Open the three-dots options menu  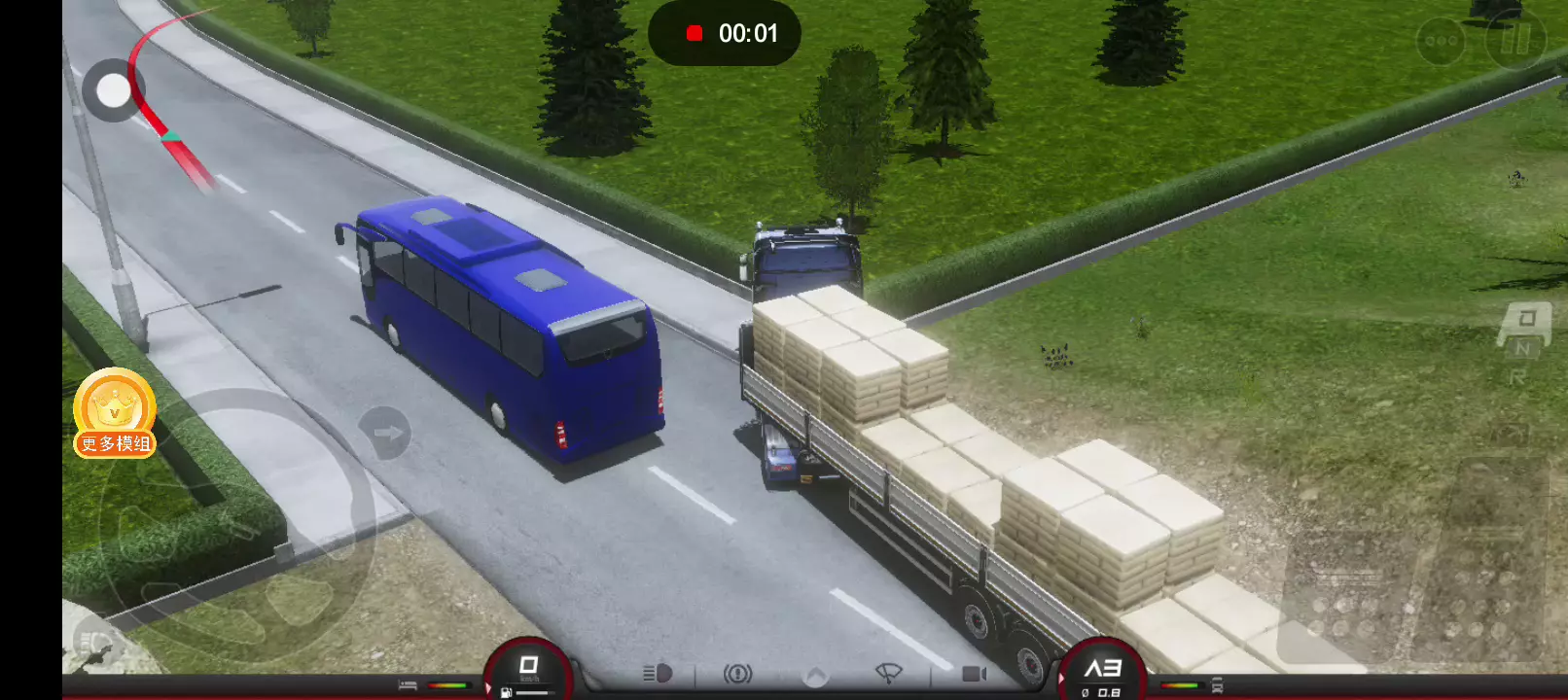coord(1441,41)
